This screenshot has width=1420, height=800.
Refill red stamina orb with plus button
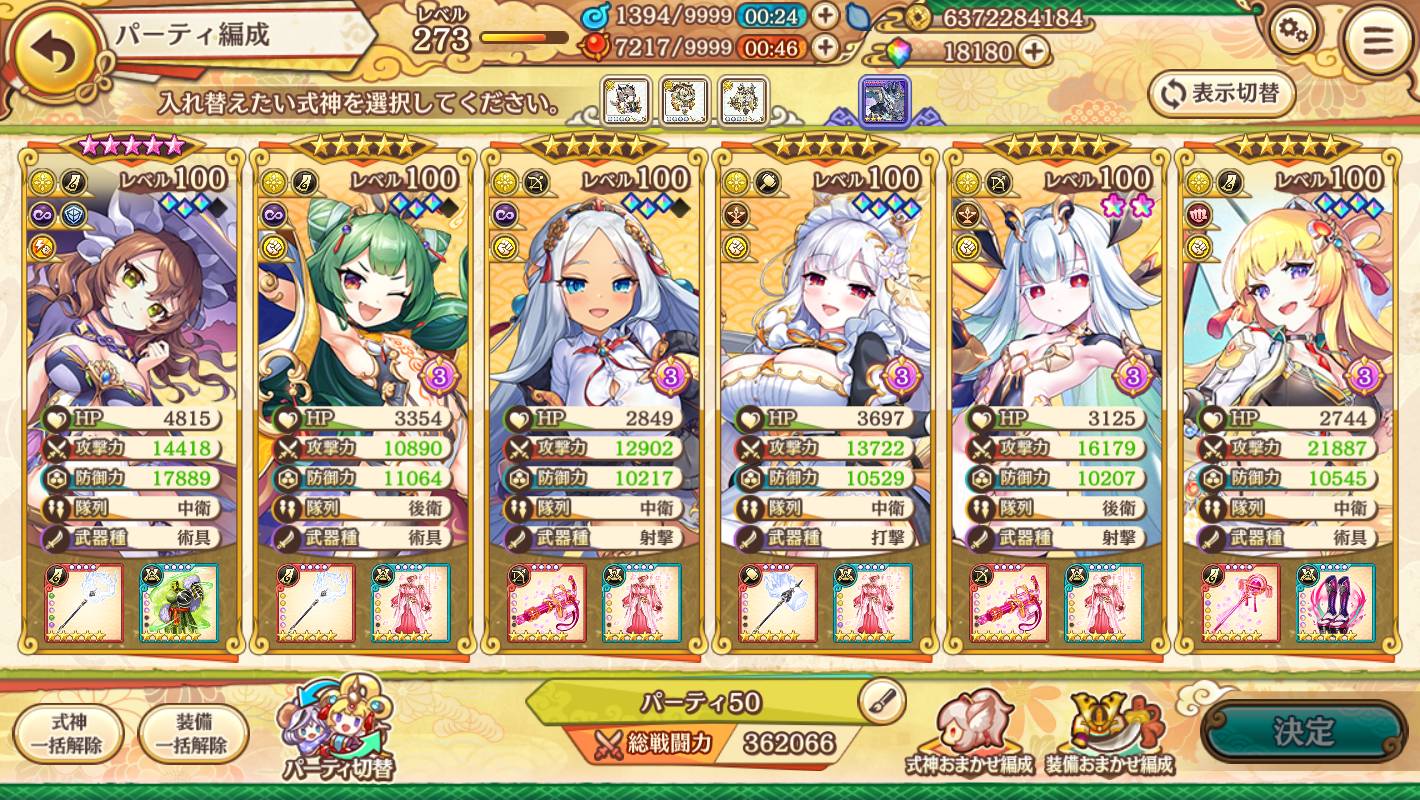(x=825, y=47)
